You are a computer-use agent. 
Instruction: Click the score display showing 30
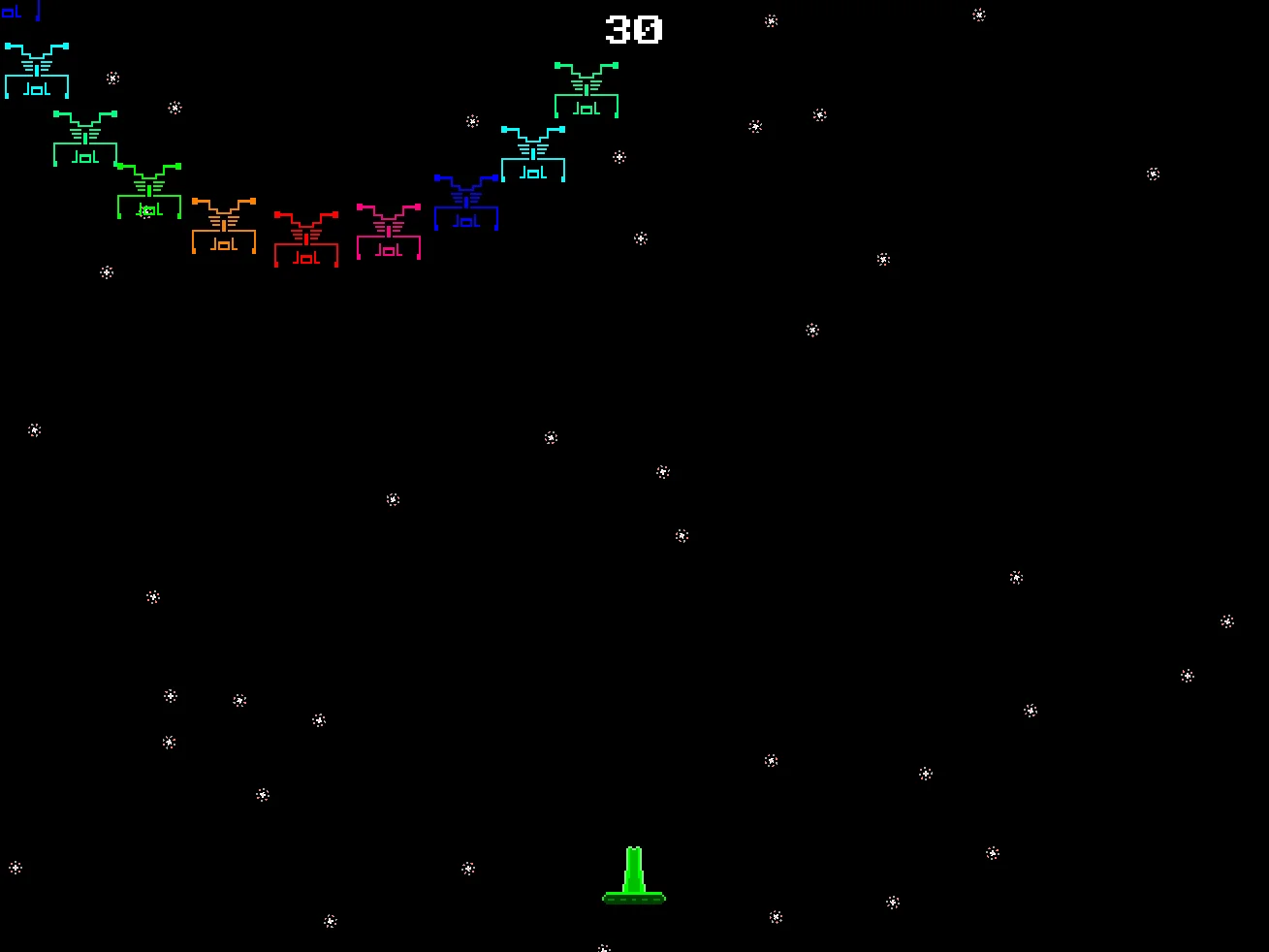[631, 31]
